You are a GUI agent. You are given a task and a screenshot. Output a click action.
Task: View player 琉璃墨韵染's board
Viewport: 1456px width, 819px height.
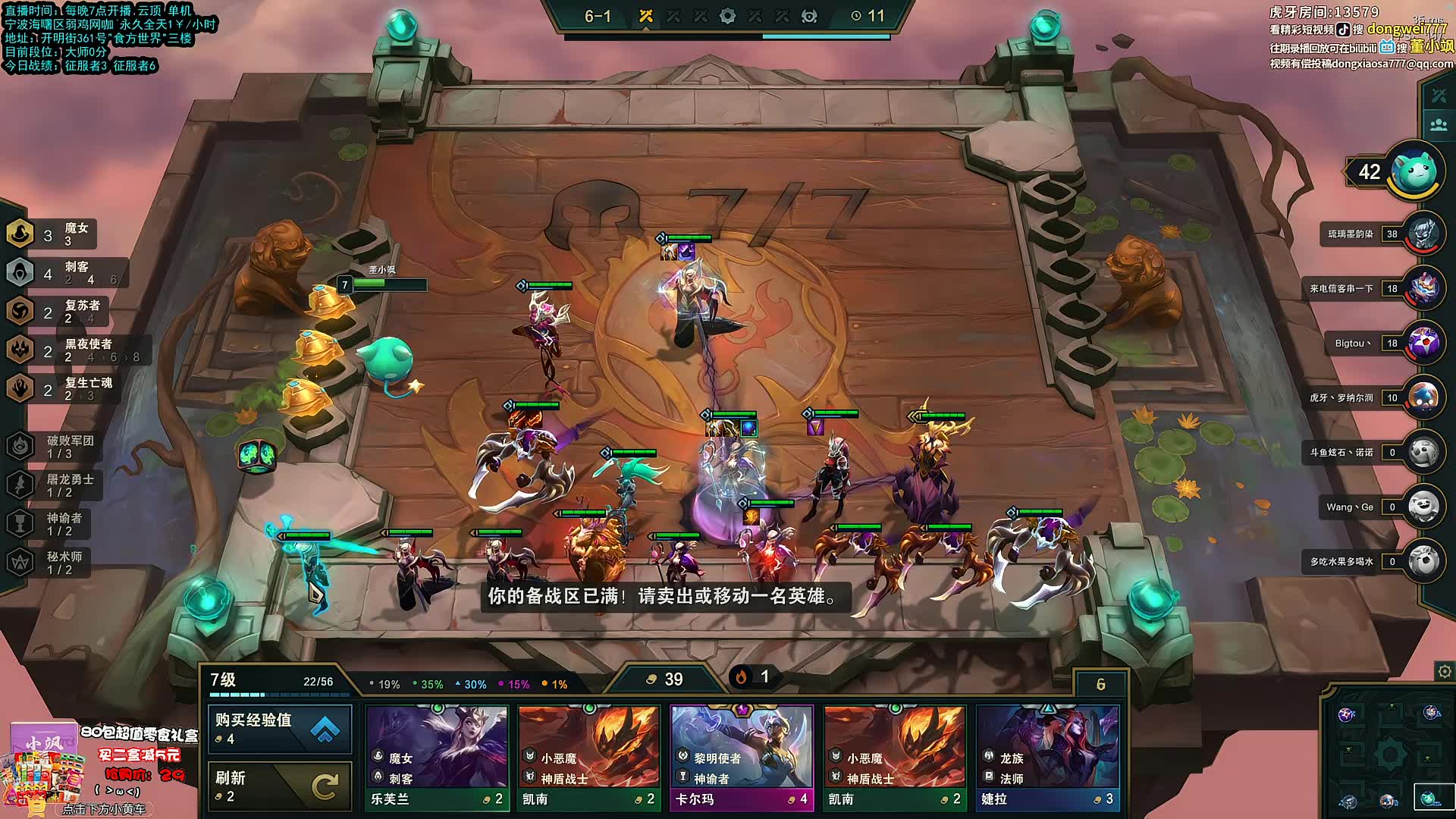[1423, 234]
